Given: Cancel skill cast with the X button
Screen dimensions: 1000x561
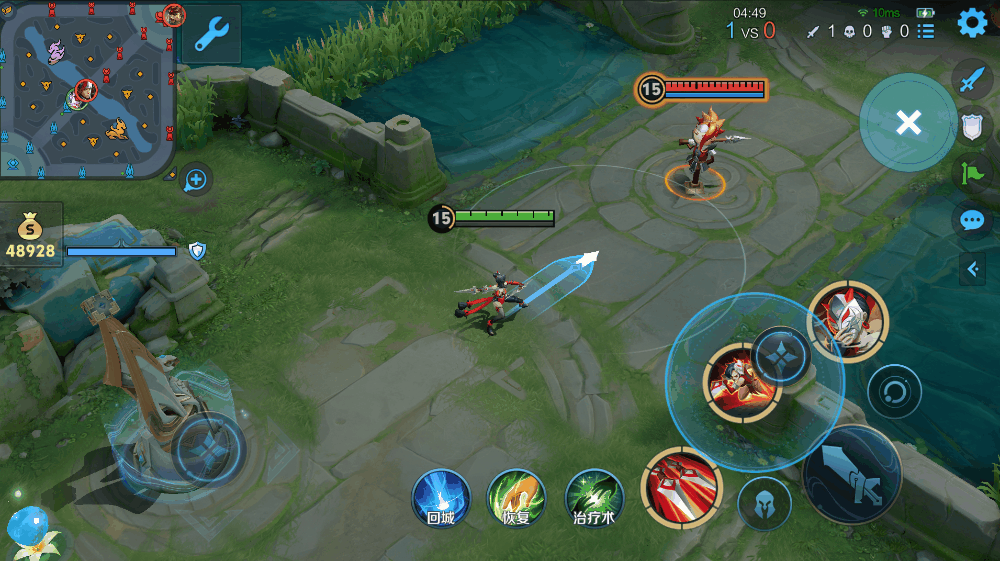Looking at the screenshot, I should pos(908,122).
